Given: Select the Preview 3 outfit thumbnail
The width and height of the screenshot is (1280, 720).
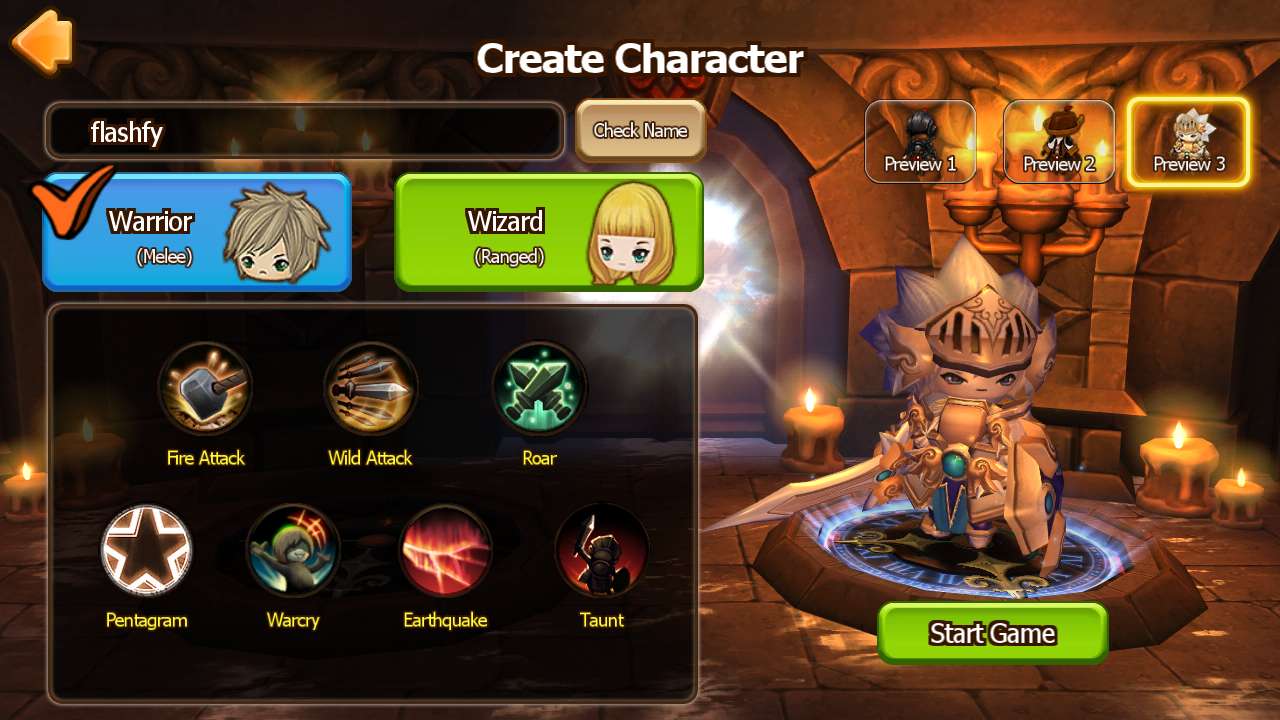Looking at the screenshot, I should tap(1188, 142).
